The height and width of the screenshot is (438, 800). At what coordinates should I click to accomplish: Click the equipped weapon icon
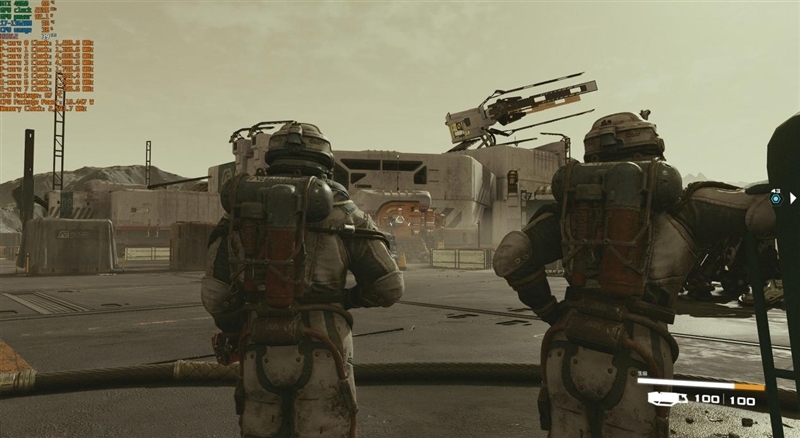click(x=663, y=399)
